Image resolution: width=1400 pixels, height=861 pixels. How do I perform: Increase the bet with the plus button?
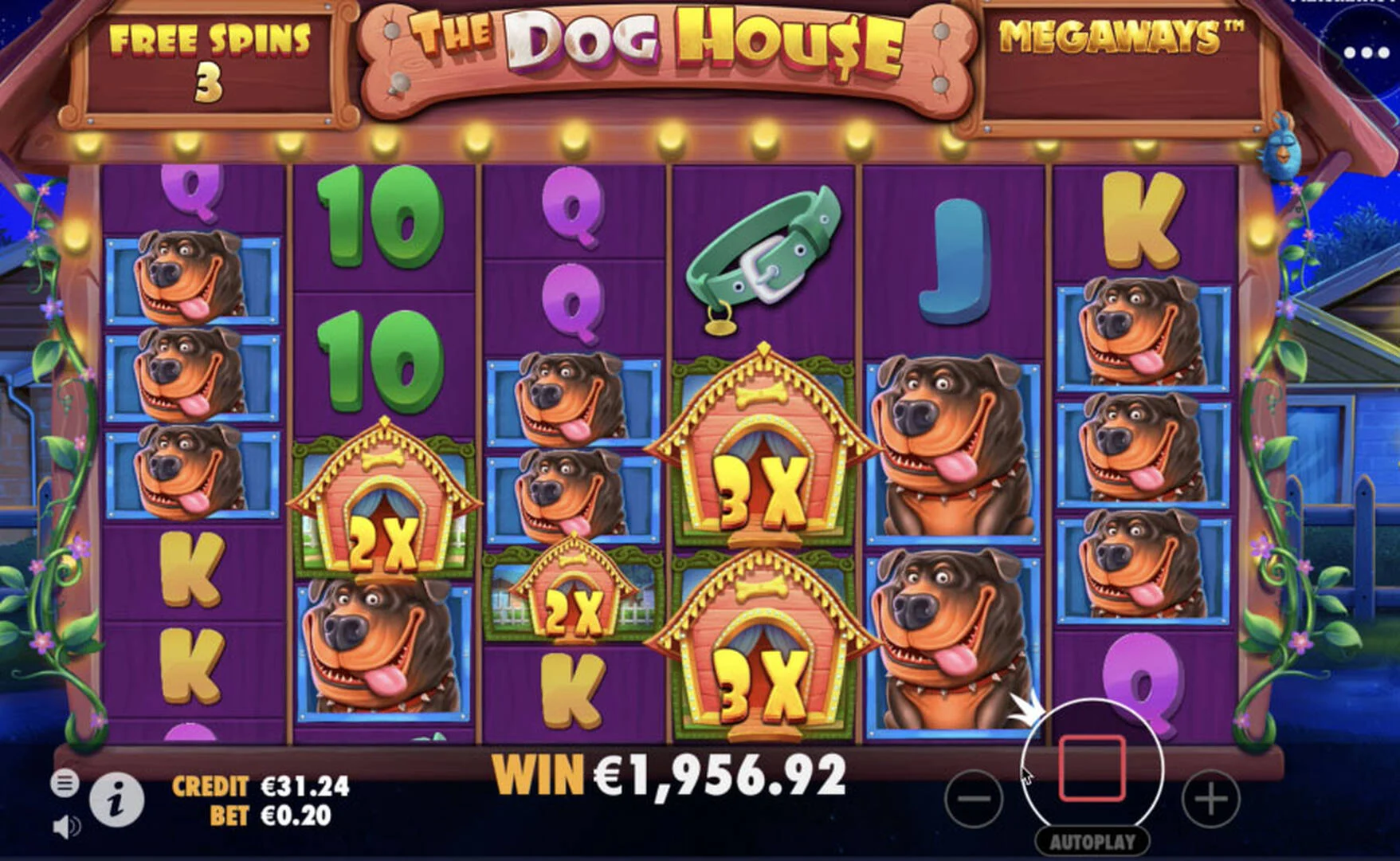pos(1210,798)
